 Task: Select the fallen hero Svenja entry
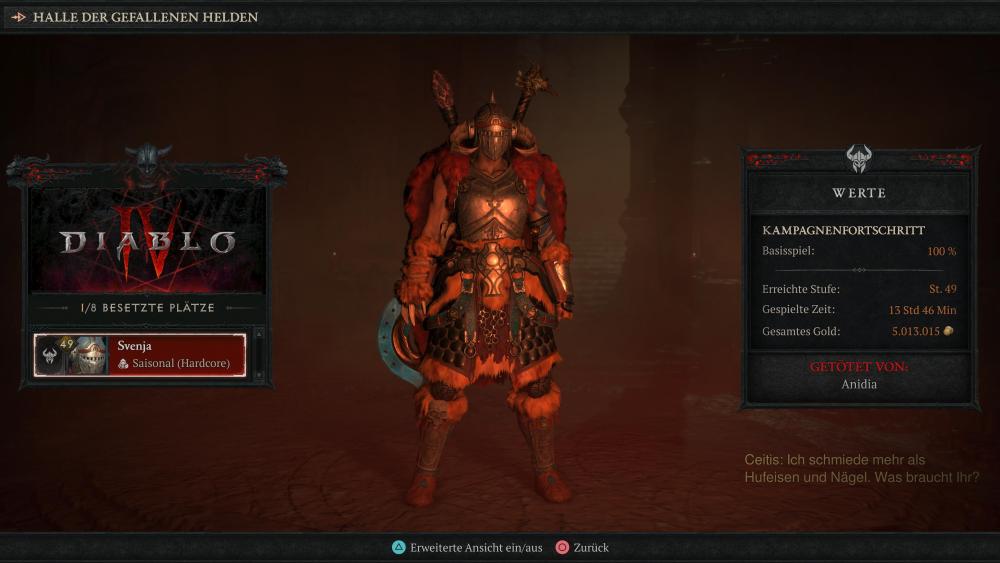pyautogui.click(x=140, y=355)
